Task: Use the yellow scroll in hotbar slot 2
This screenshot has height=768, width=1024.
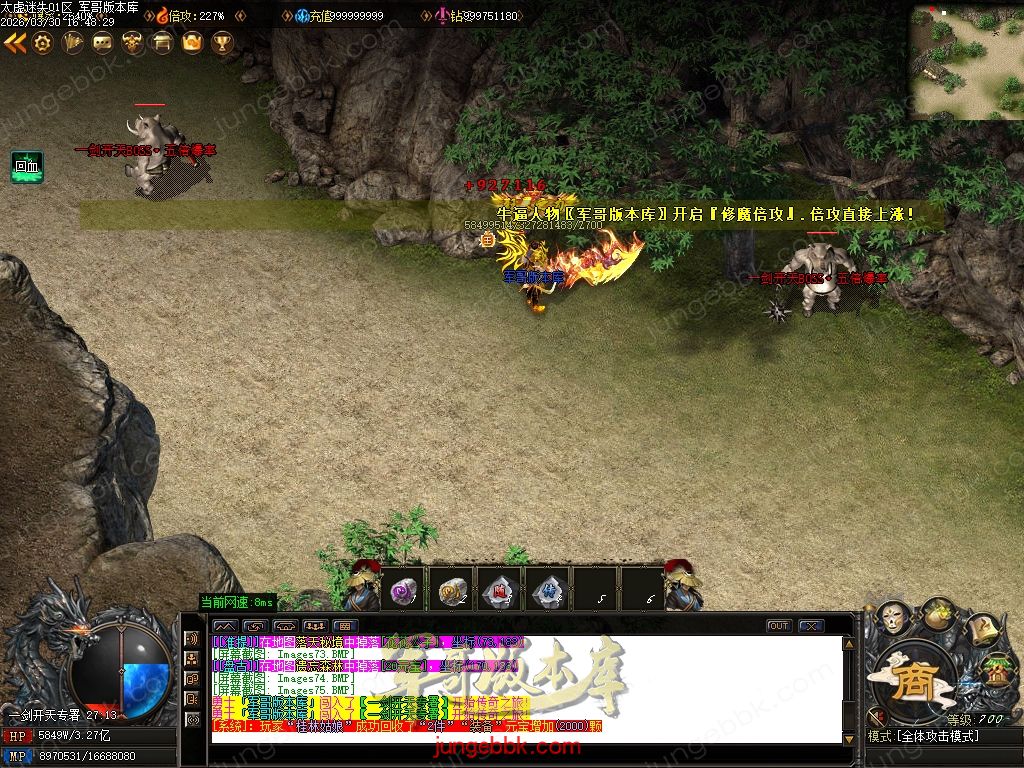Action: (452, 592)
